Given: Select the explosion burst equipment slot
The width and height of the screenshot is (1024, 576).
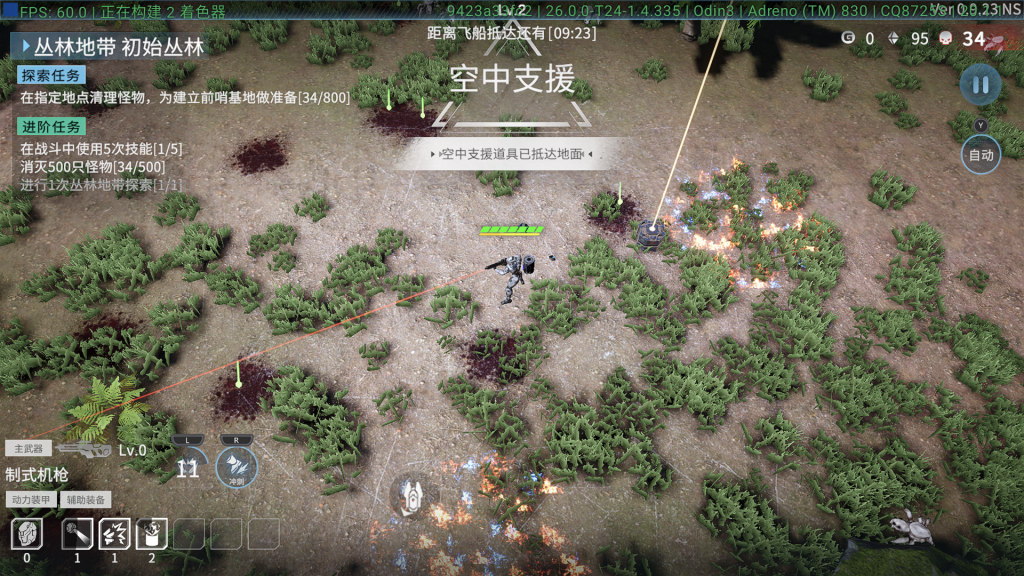Looking at the screenshot, I should click(114, 534).
